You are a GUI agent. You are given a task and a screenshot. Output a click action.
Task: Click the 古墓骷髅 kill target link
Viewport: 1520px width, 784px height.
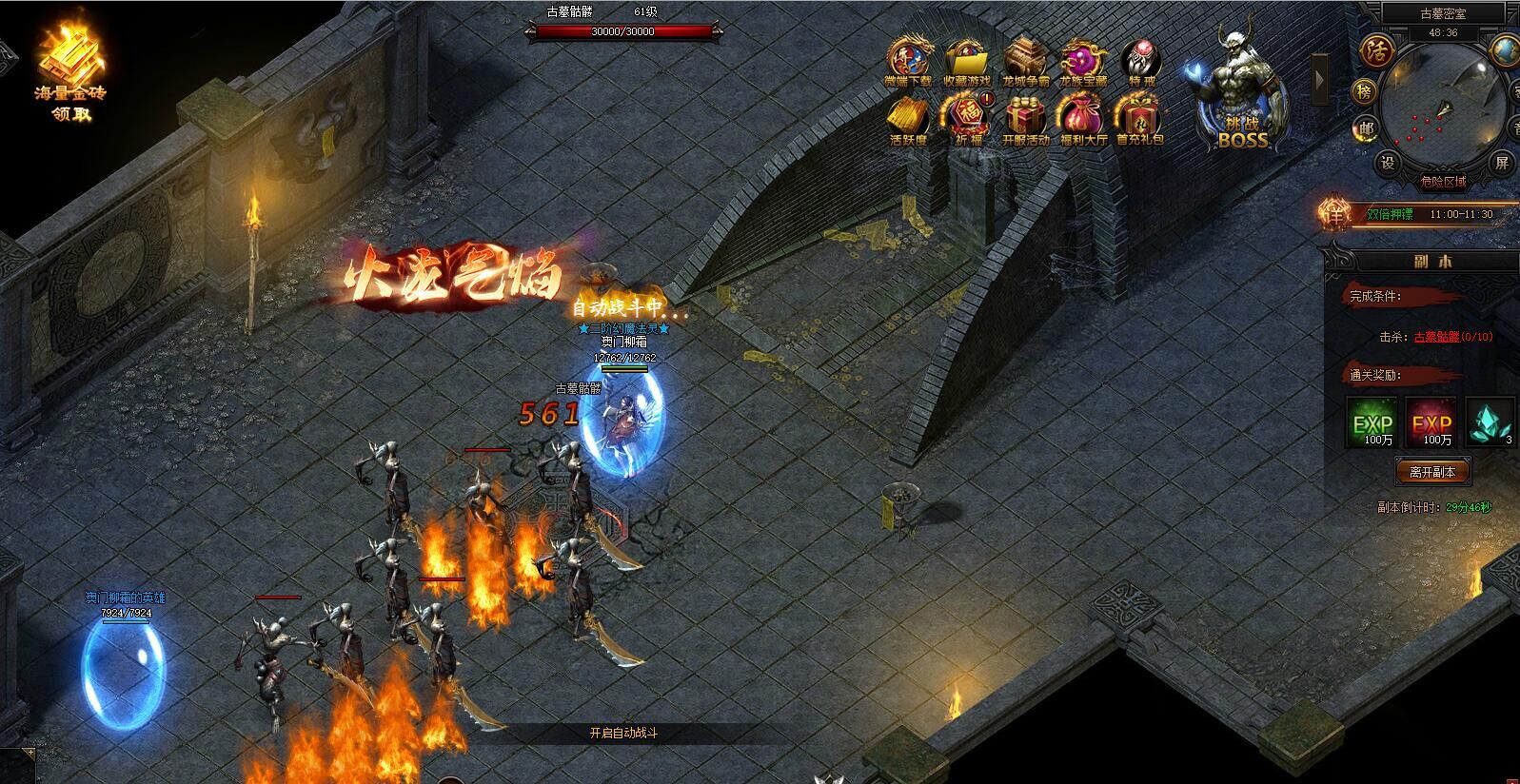pos(1436,337)
